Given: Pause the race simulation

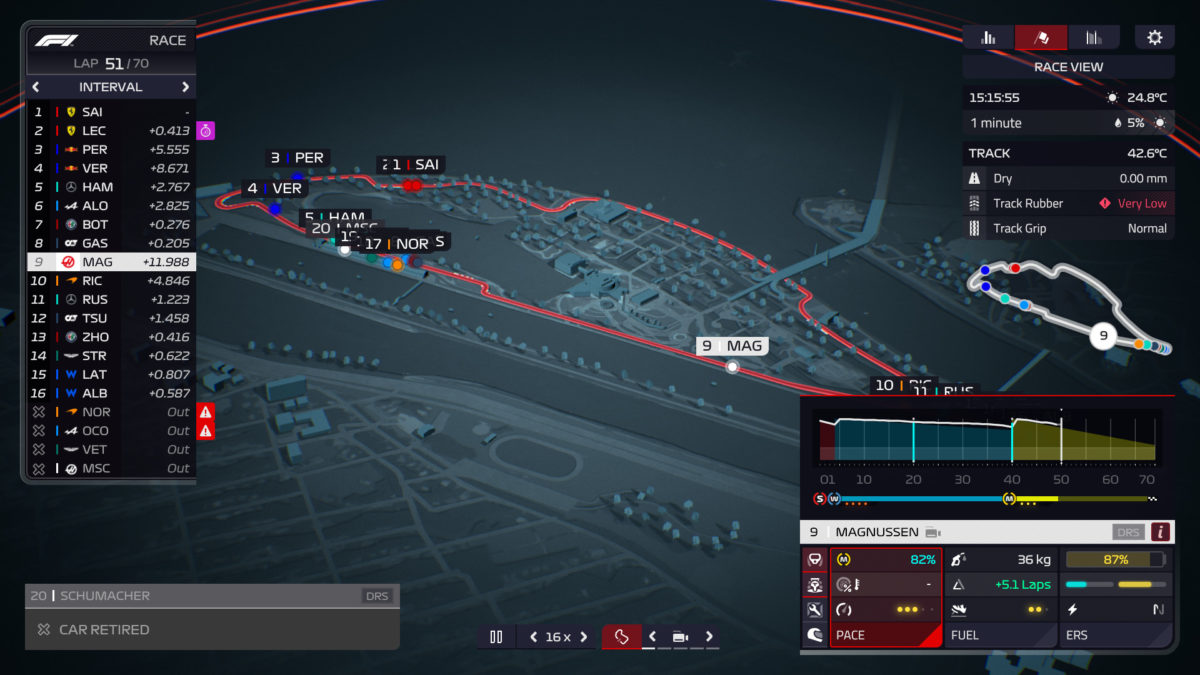Looking at the screenshot, I should click(496, 637).
